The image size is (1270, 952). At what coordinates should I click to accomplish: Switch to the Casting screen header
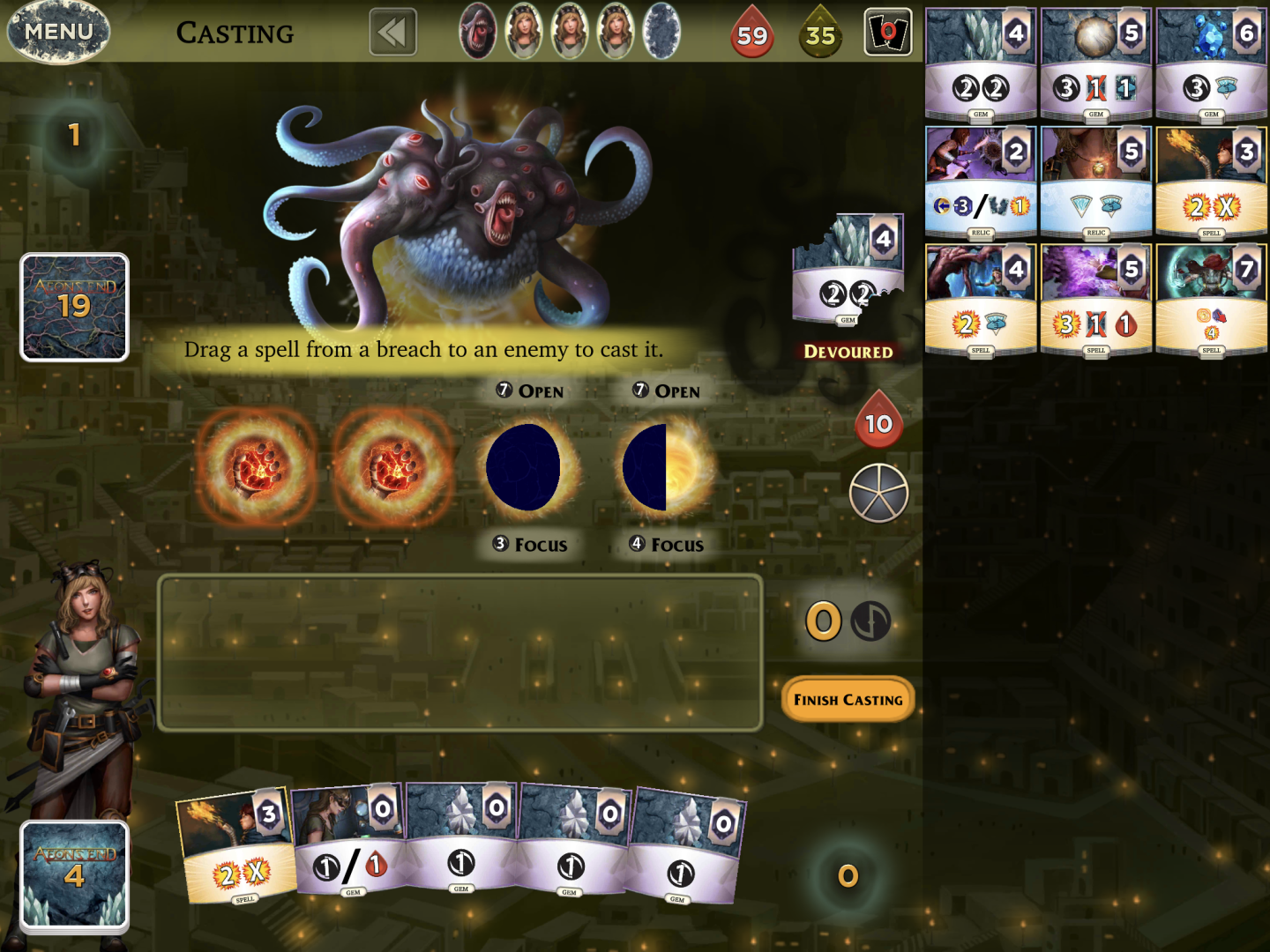coord(235,33)
